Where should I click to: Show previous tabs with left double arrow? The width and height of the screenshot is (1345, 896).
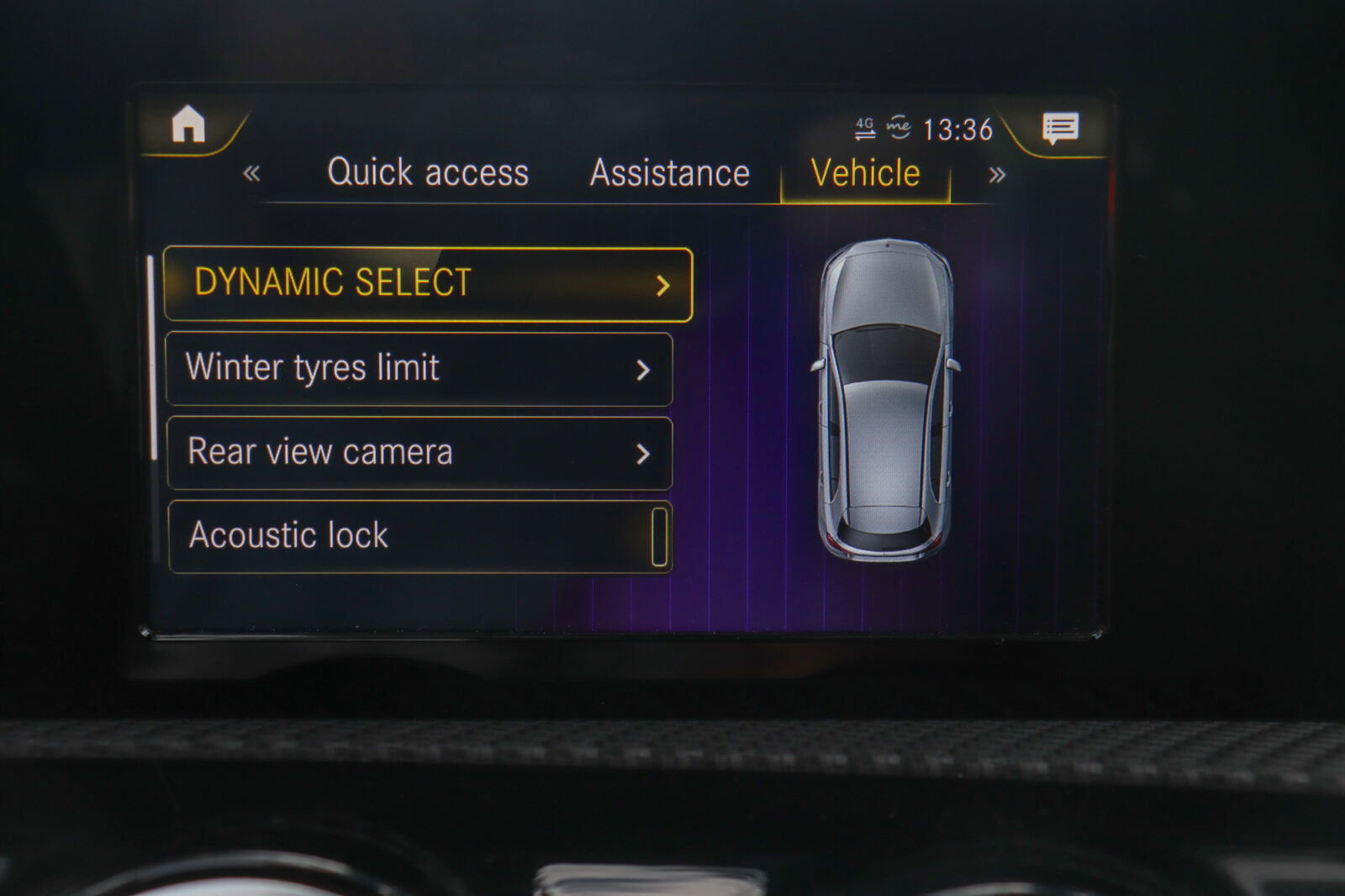251,174
